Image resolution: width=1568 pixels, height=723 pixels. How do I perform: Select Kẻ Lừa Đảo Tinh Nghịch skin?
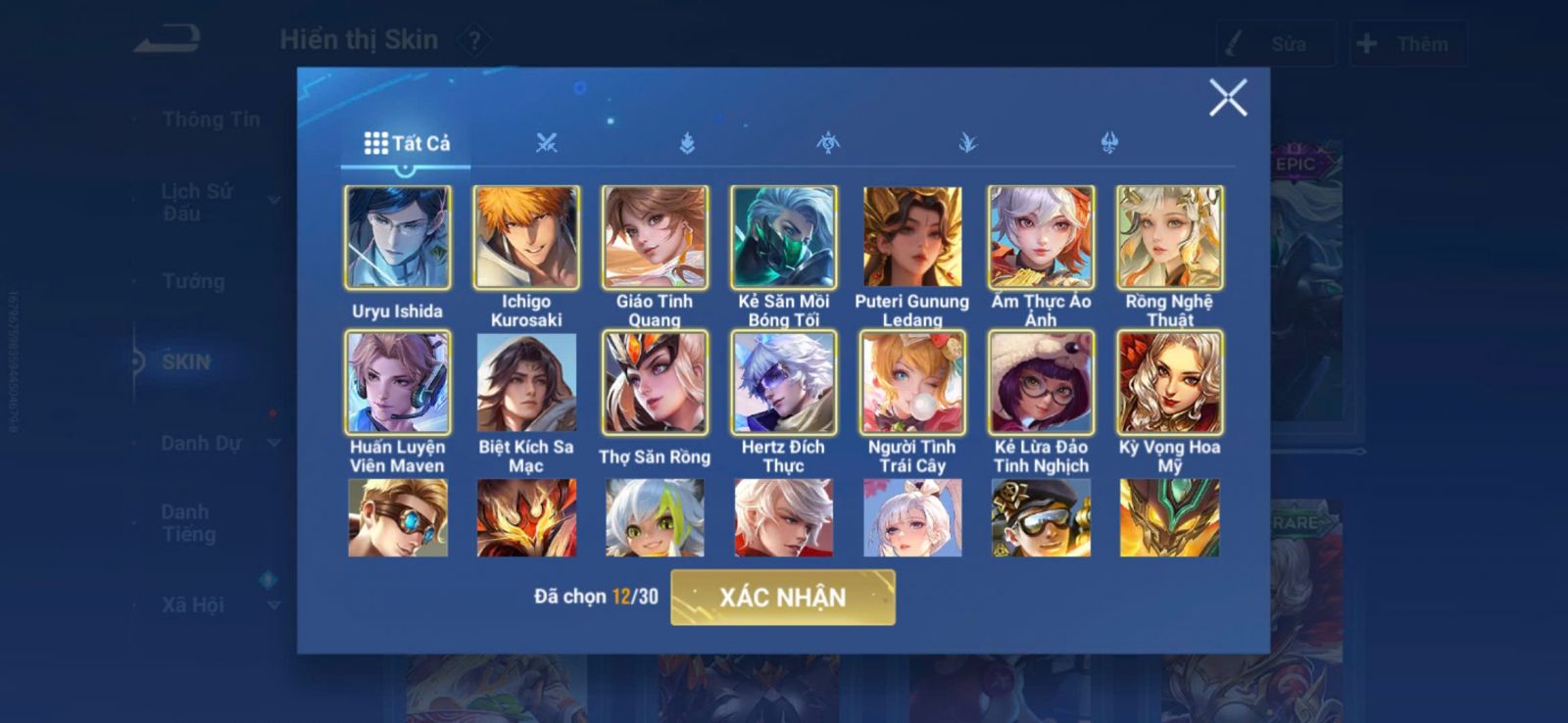pyautogui.click(x=1041, y=383)
